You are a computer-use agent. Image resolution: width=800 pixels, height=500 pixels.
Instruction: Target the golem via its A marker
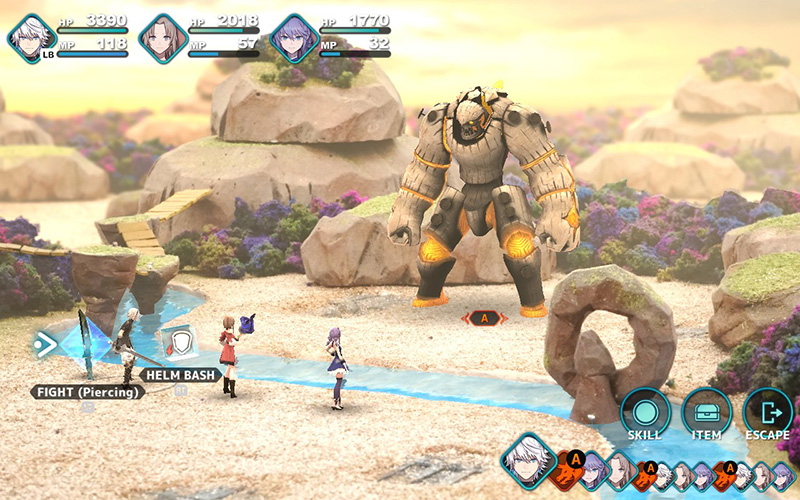click(485, 318)
